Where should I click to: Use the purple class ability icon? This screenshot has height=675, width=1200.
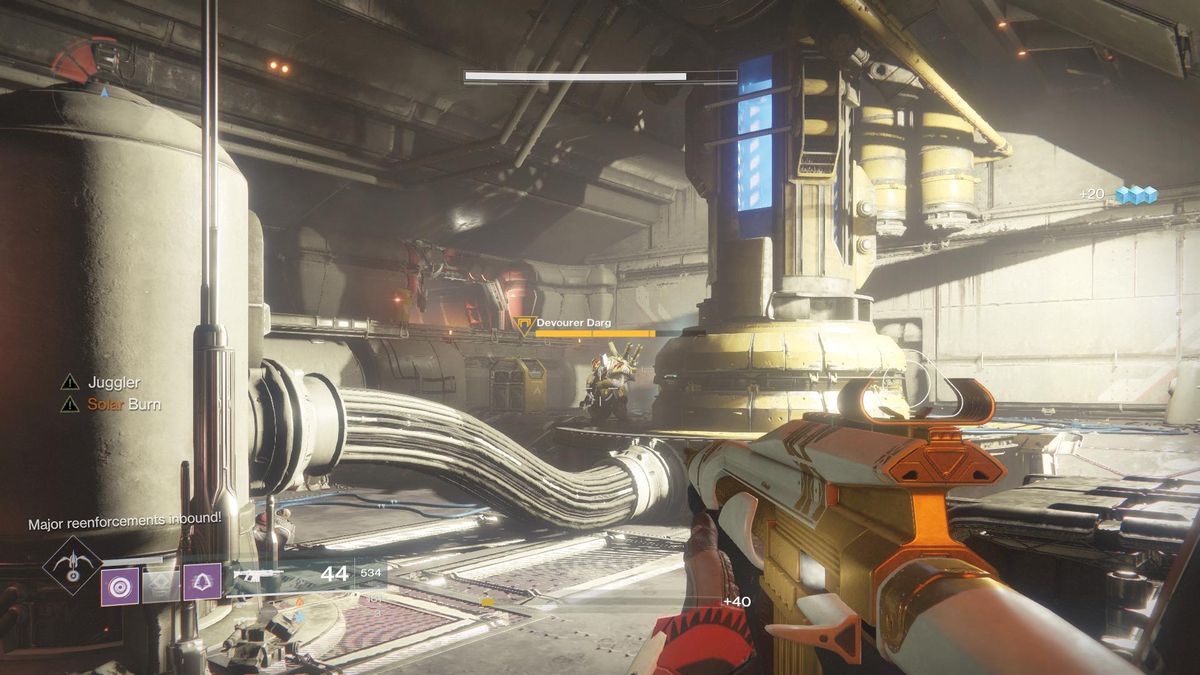click(202, 582)
